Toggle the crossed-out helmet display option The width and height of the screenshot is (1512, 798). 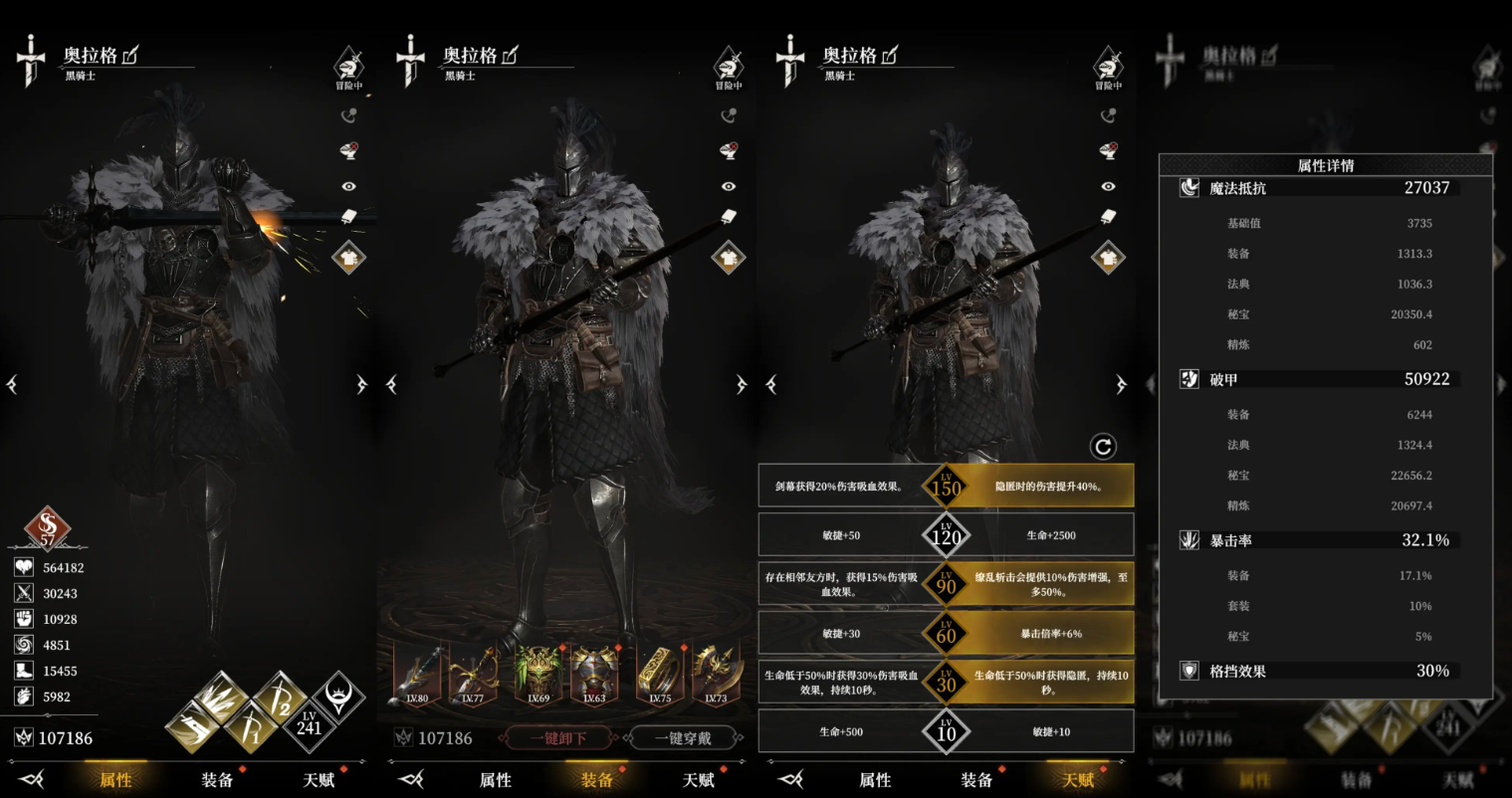tap(349, 151)
